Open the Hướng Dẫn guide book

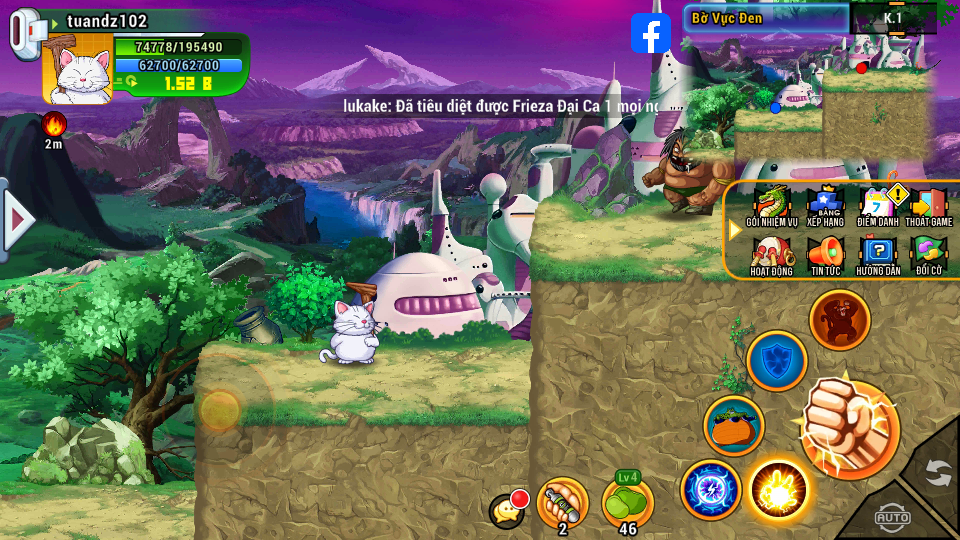878,255
